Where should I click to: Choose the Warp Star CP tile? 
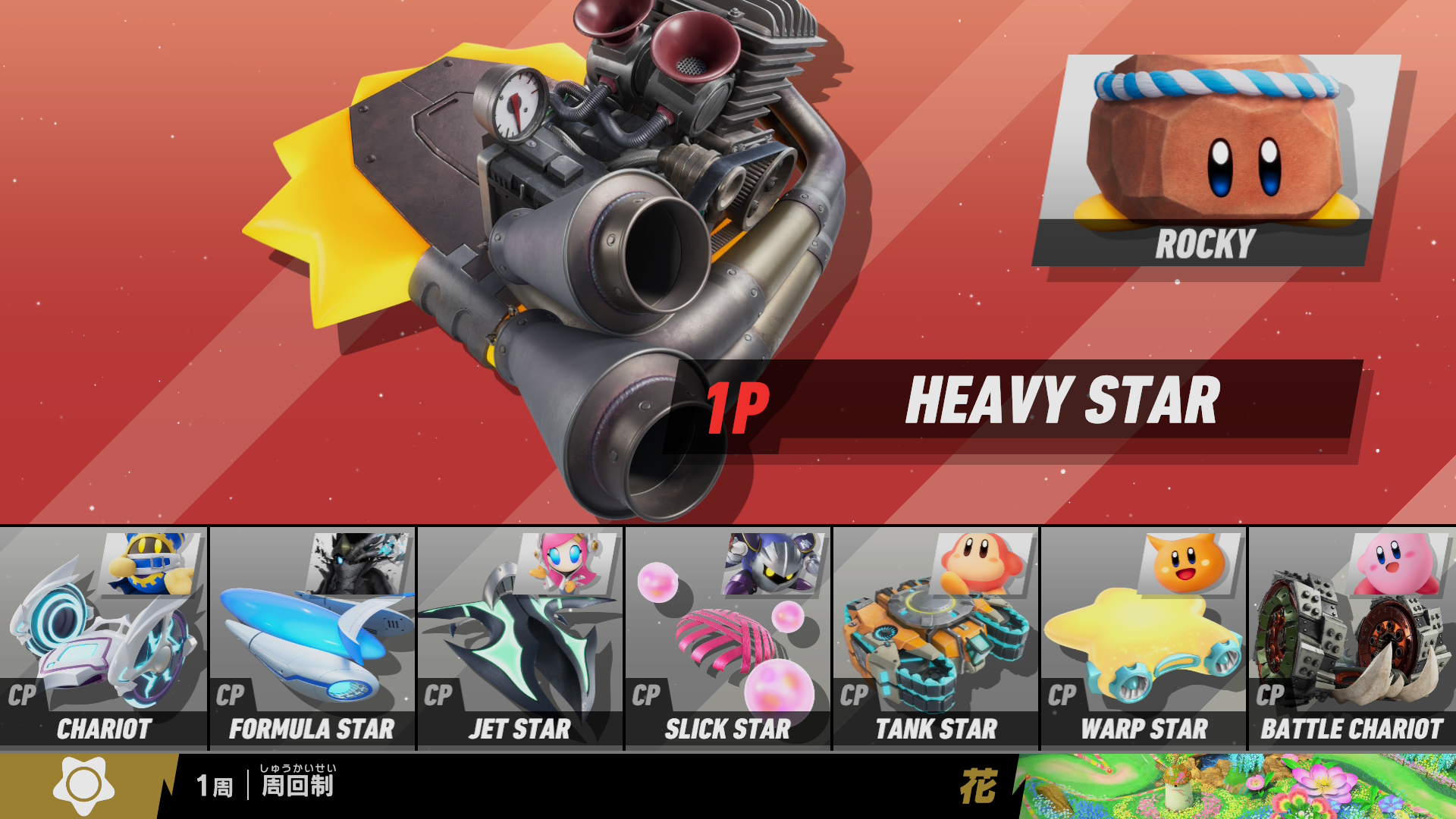coord(1144,639)
